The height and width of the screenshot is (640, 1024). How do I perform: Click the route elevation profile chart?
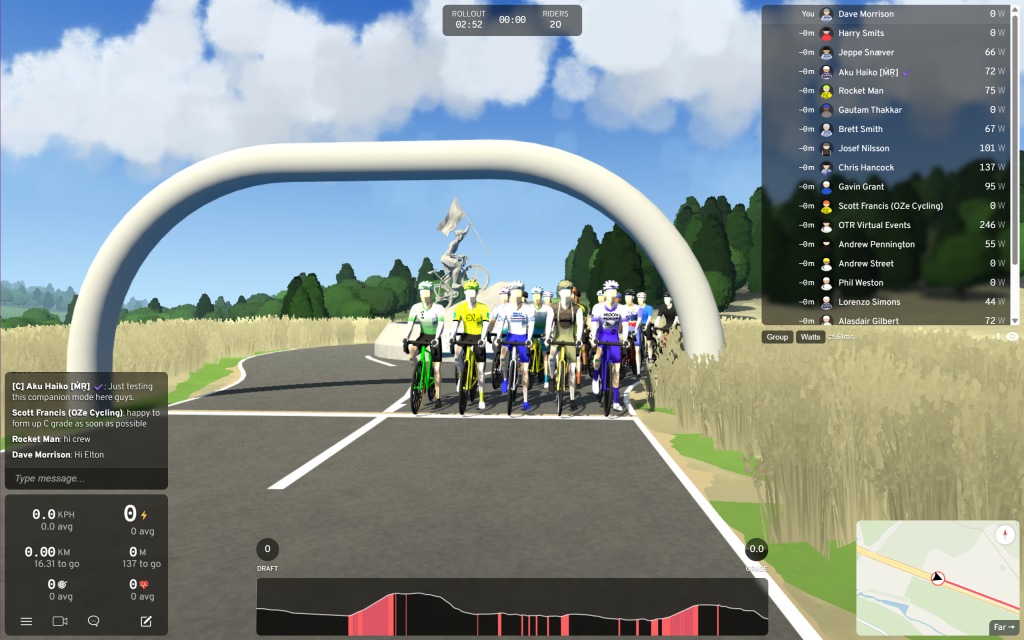coord(512,607)
